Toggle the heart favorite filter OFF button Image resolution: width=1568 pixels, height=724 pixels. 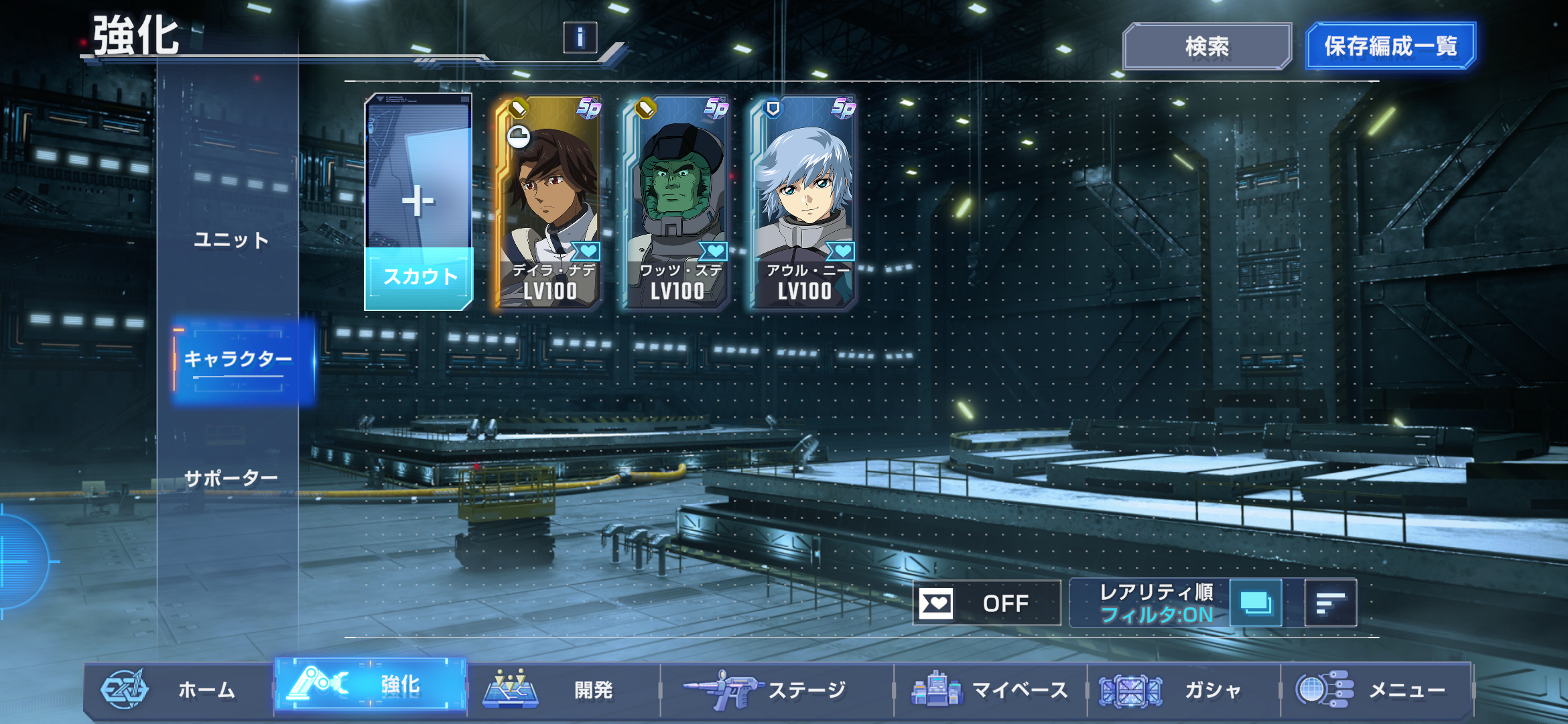[x=986, y=603]
